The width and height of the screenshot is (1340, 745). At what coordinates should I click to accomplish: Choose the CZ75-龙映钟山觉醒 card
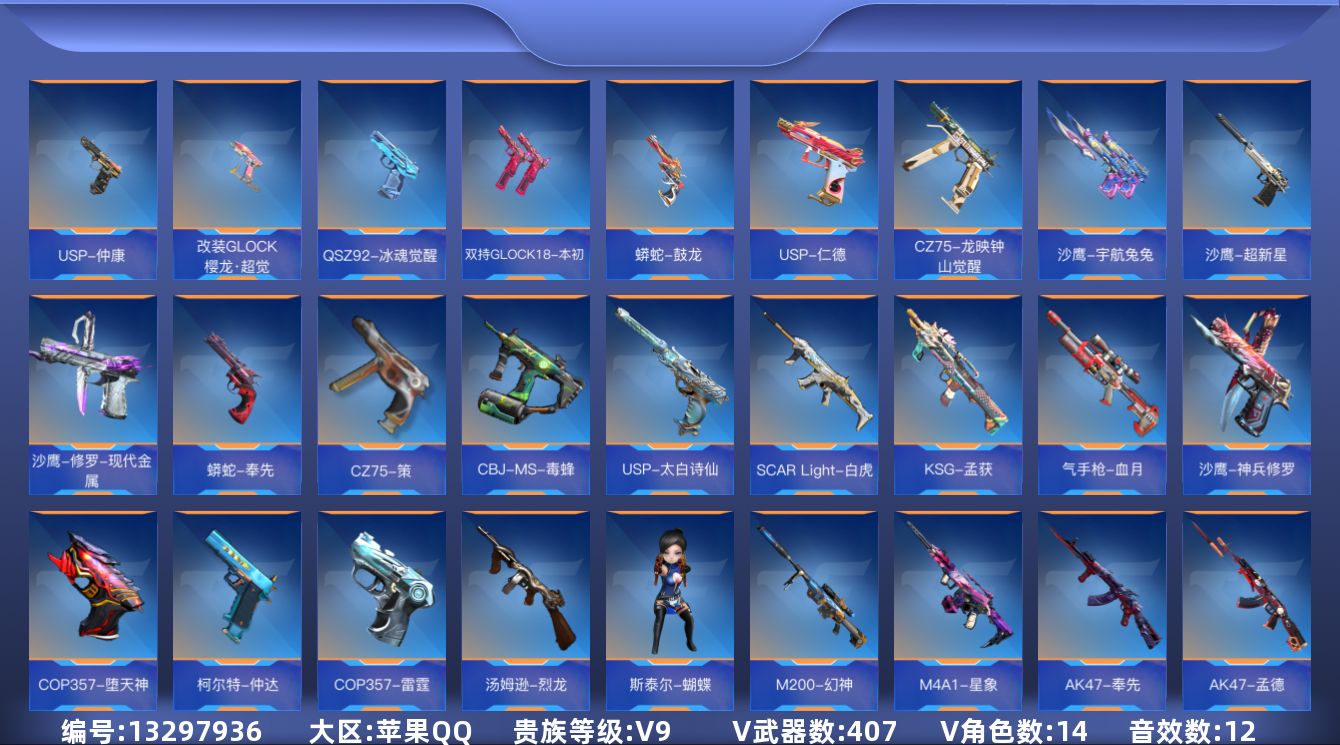[957, 179]
